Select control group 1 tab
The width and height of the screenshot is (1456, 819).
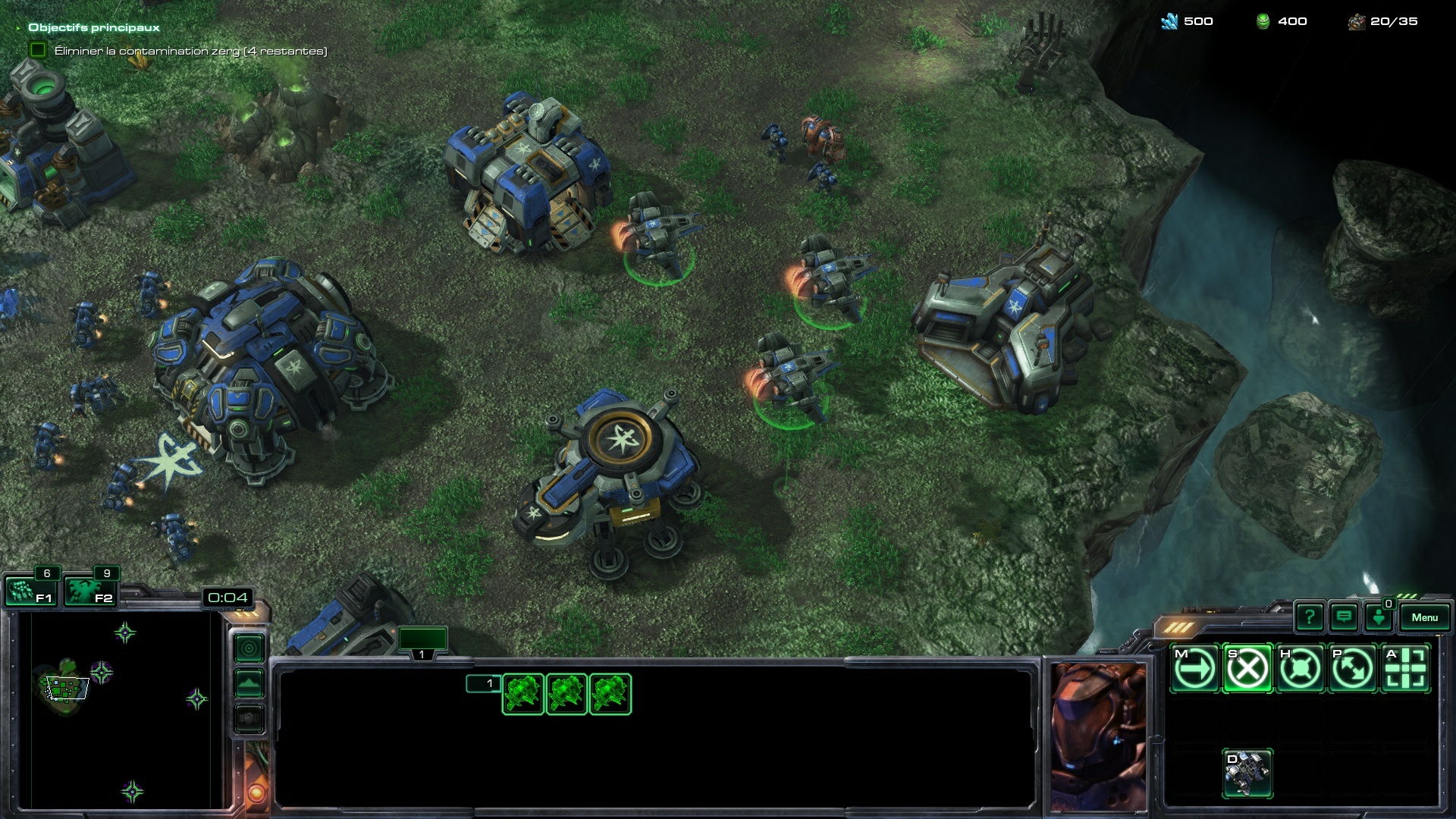pyautogui.click(x=422, y=641)
